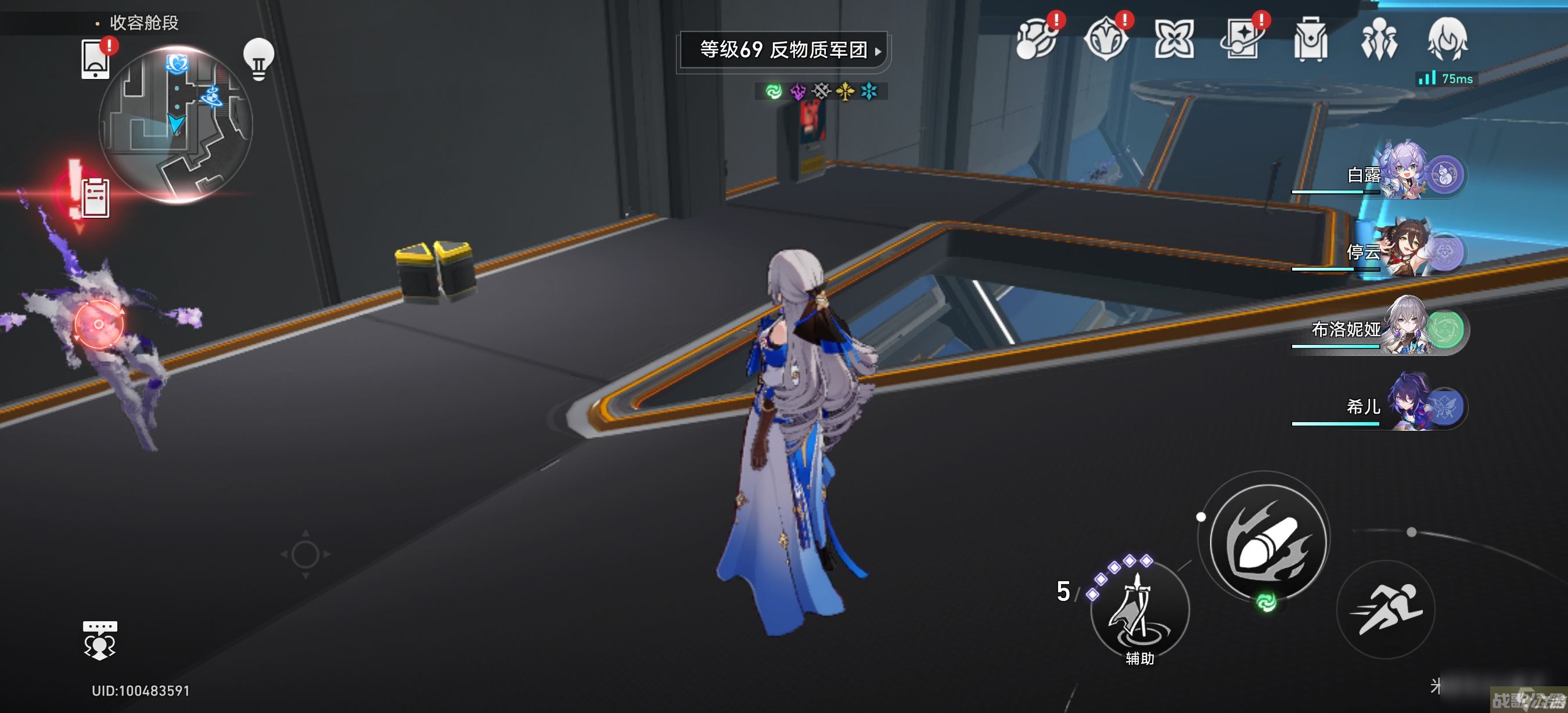Screen dimensions: 1568x713
Task: Open the backpack inventory icon
Action: click(1311, 39)
